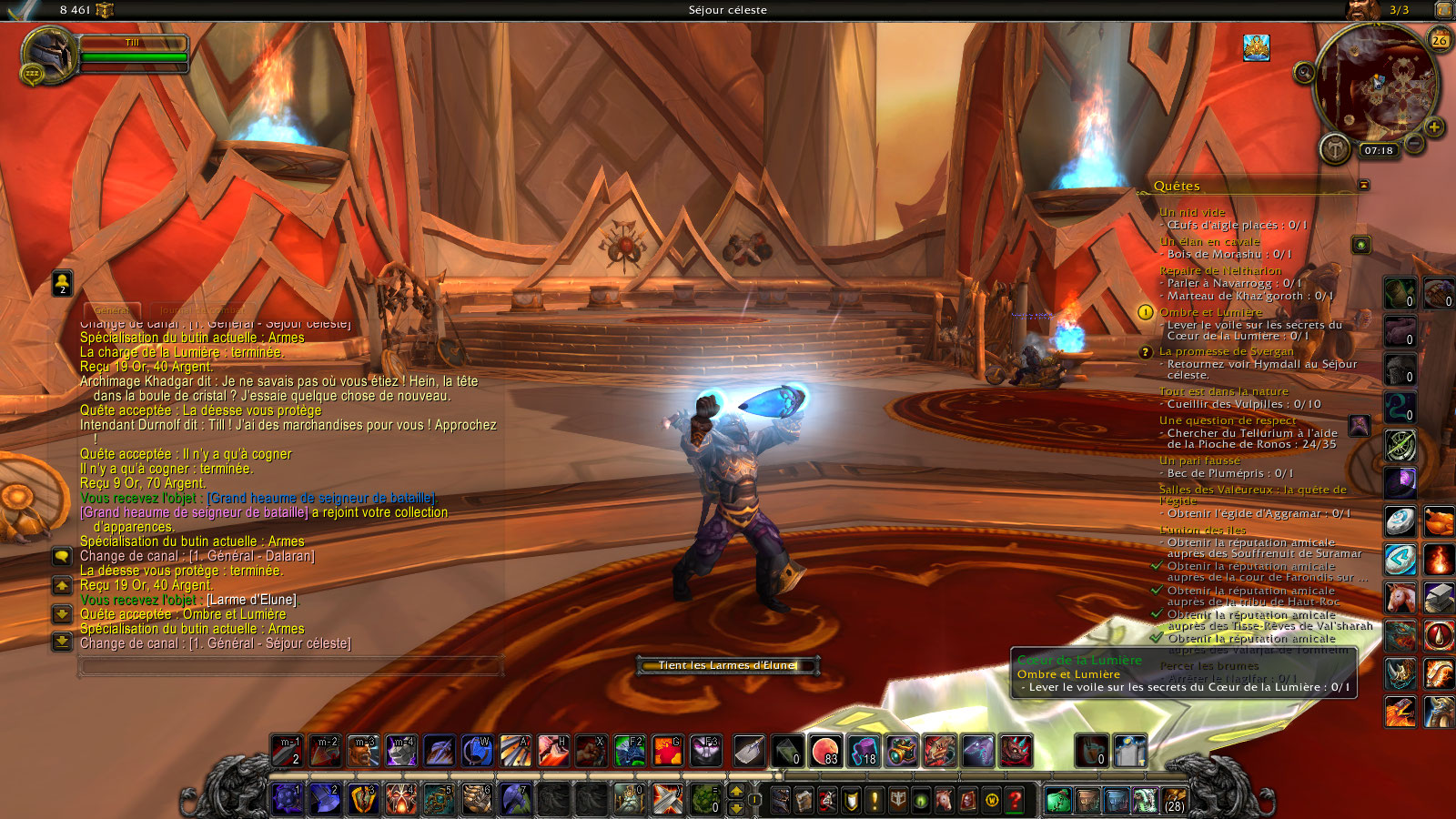1456x819 pixels.
Task: Select the quest "Un nid vide" in the tracker
Action: (x=1192, y=212)
